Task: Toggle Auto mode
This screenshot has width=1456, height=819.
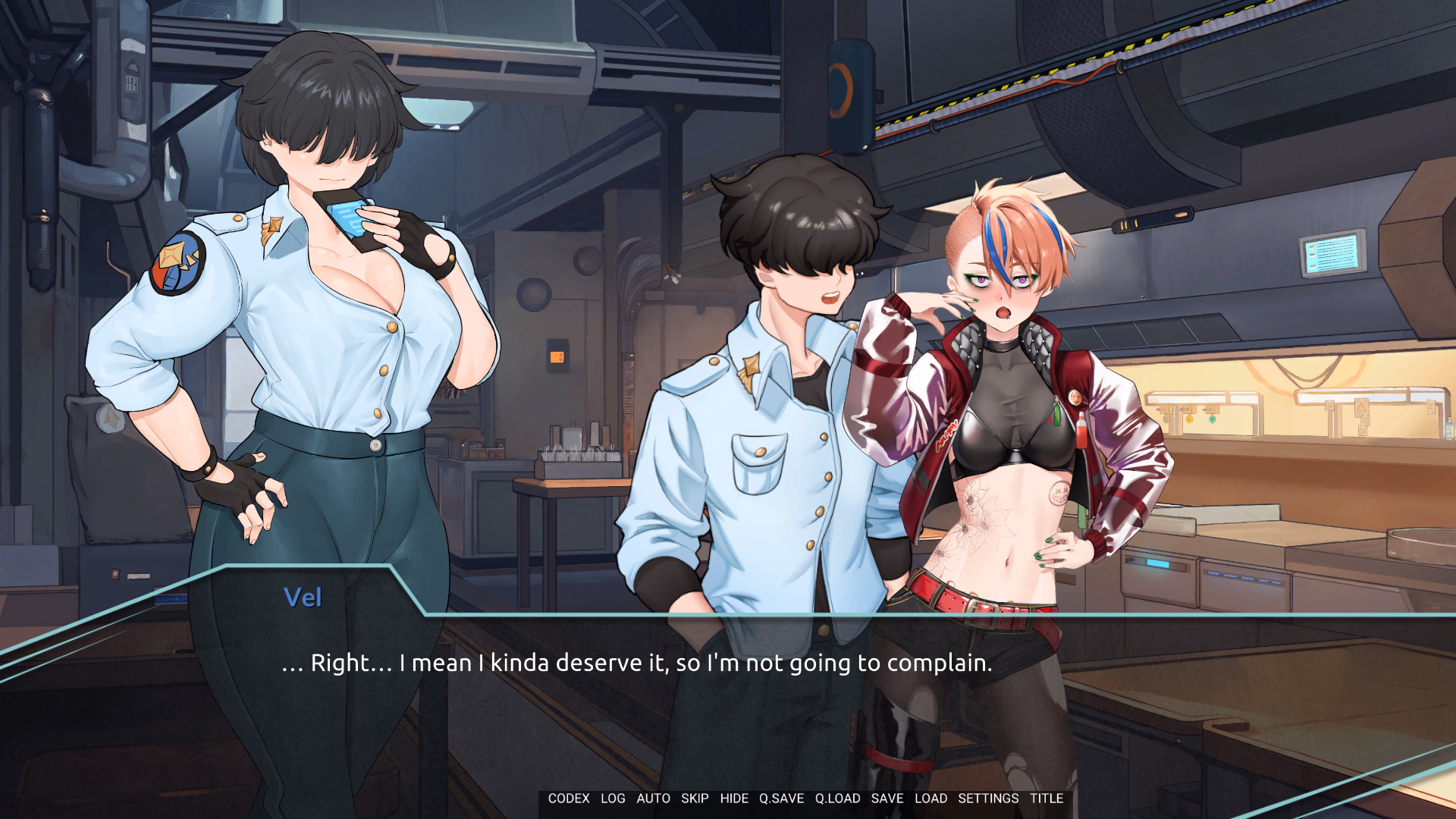Action: pyautogui.click(x=653, y=799)
